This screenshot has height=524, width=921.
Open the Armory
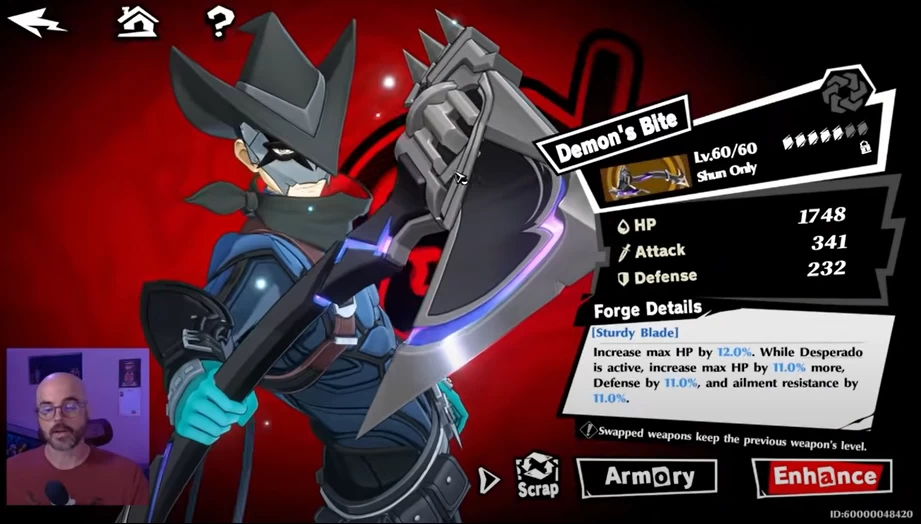[646, 477]
